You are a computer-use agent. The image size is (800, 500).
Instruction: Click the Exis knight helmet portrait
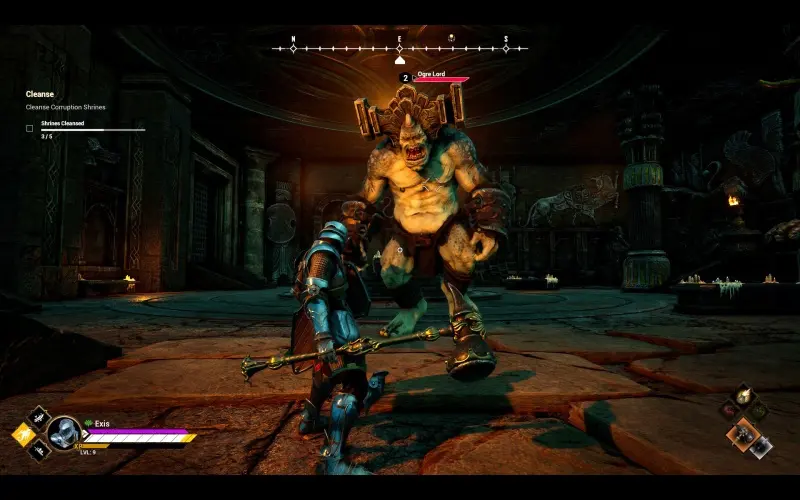(x=64, y=432)
